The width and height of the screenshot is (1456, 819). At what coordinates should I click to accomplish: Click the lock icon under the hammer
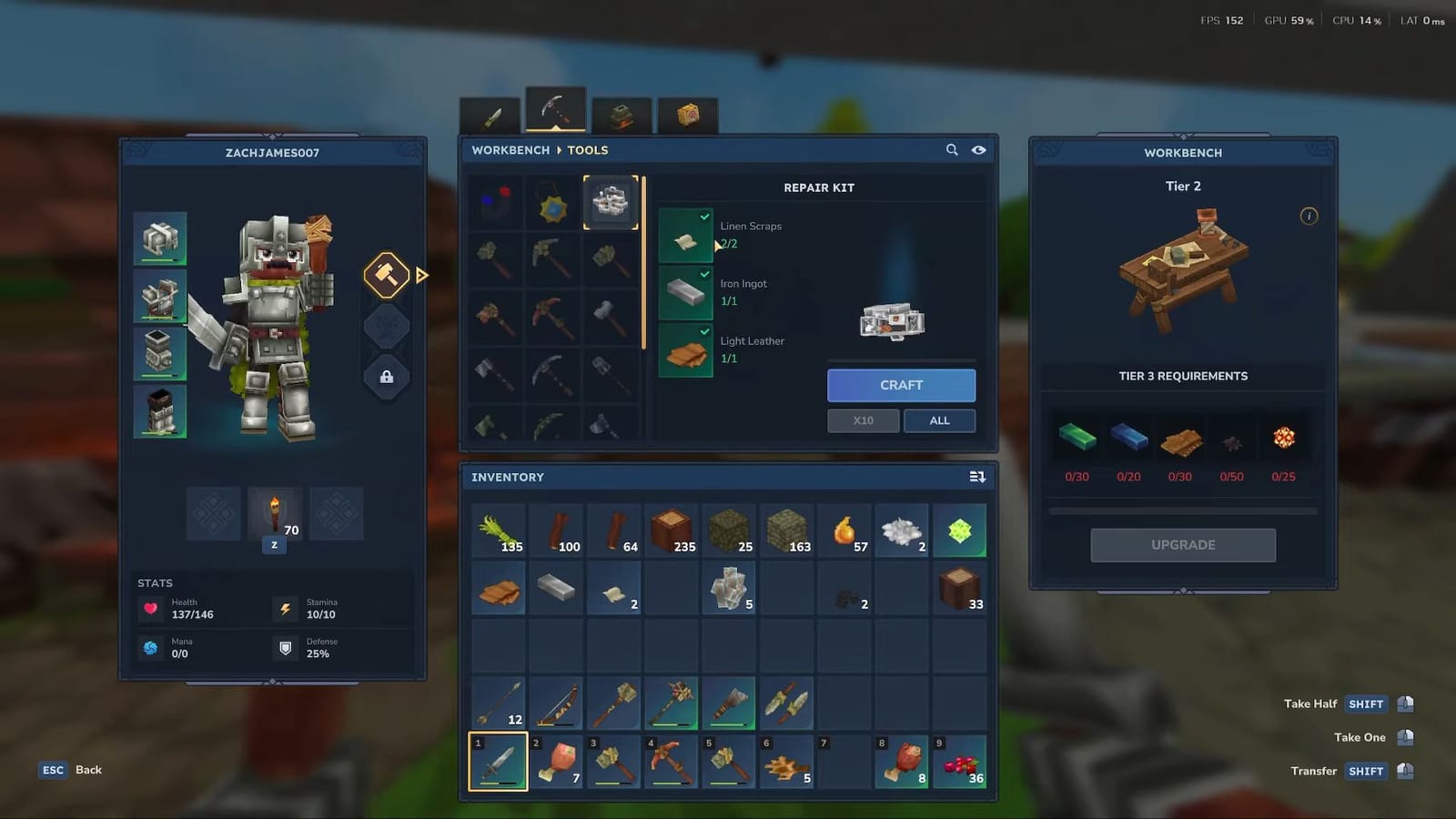pos(387,377)
